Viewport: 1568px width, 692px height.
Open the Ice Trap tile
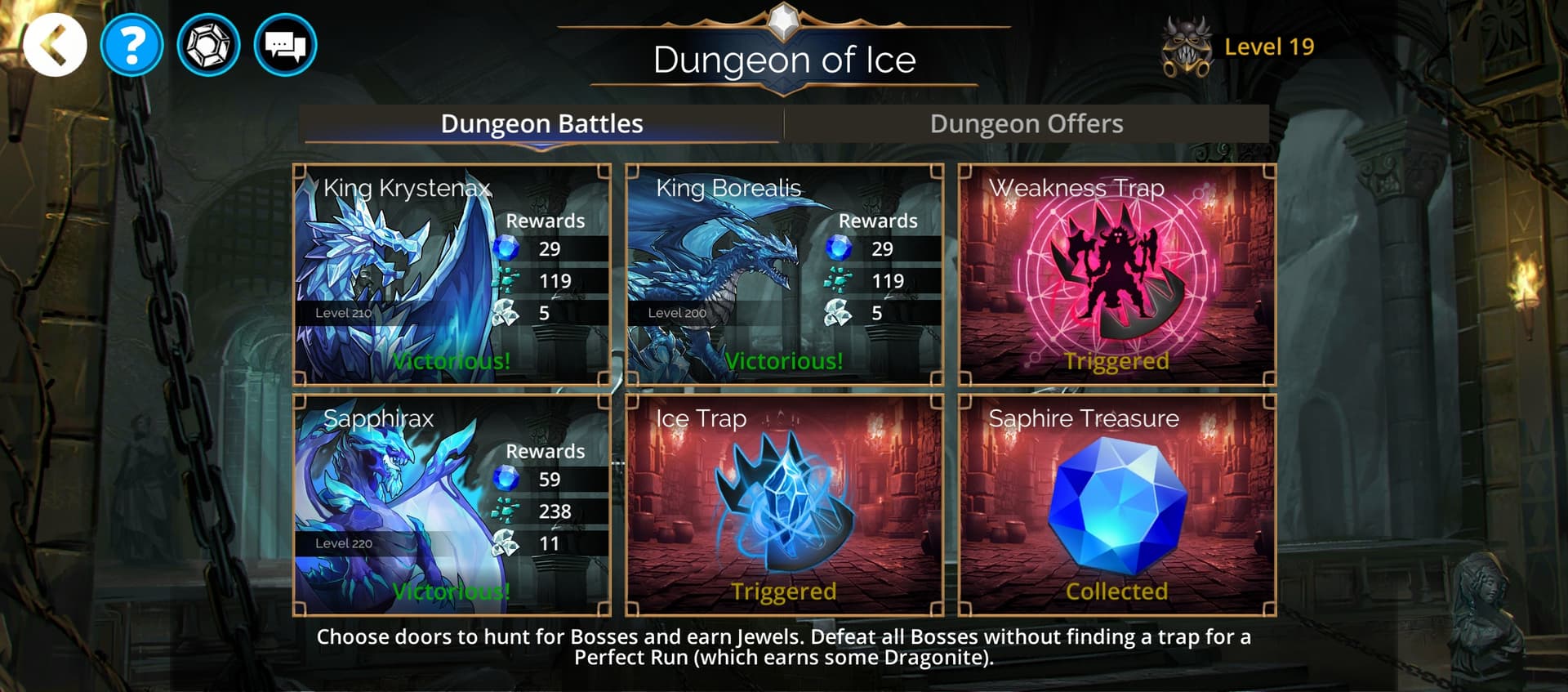(x=784, y=505)
